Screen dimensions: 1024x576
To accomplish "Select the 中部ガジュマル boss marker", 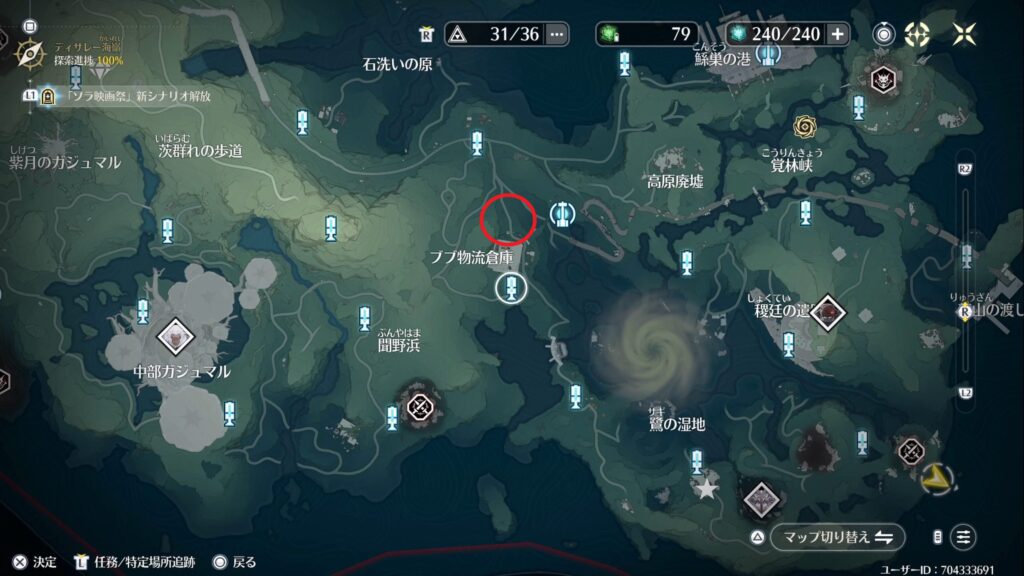I will [x=176, y=337].
